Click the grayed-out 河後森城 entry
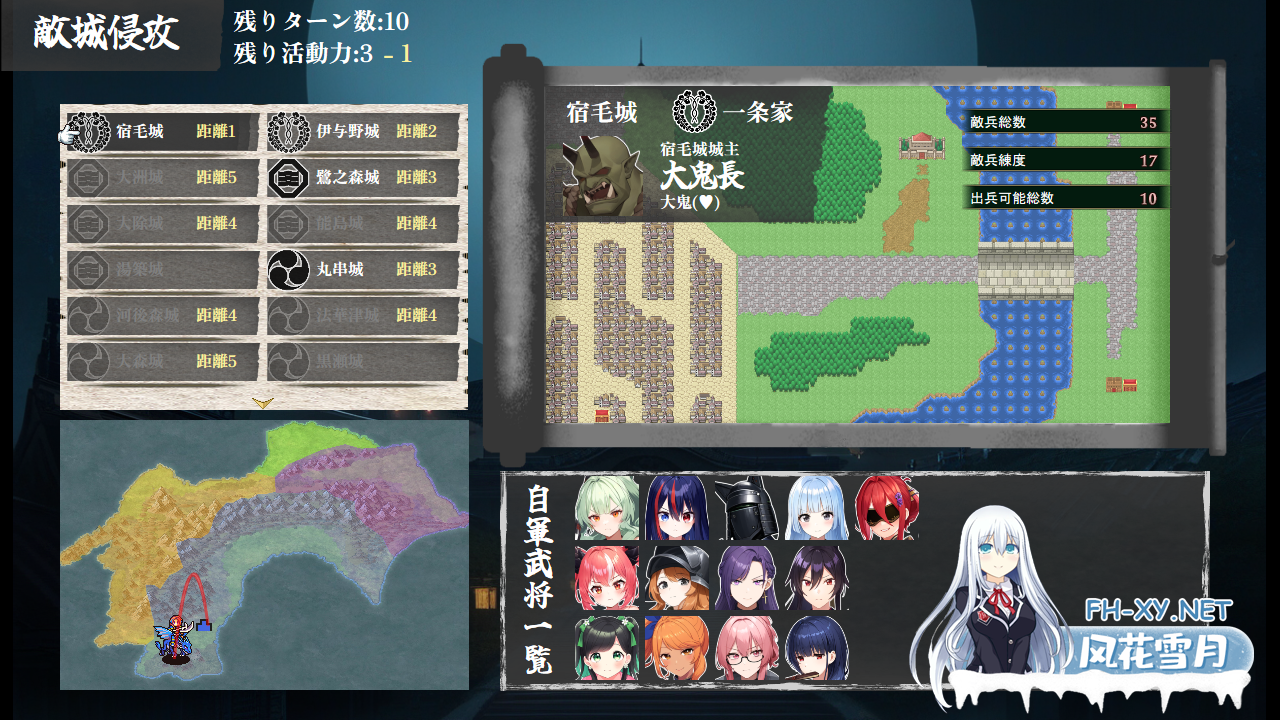1280x720 pixels. tap(160, 316)
